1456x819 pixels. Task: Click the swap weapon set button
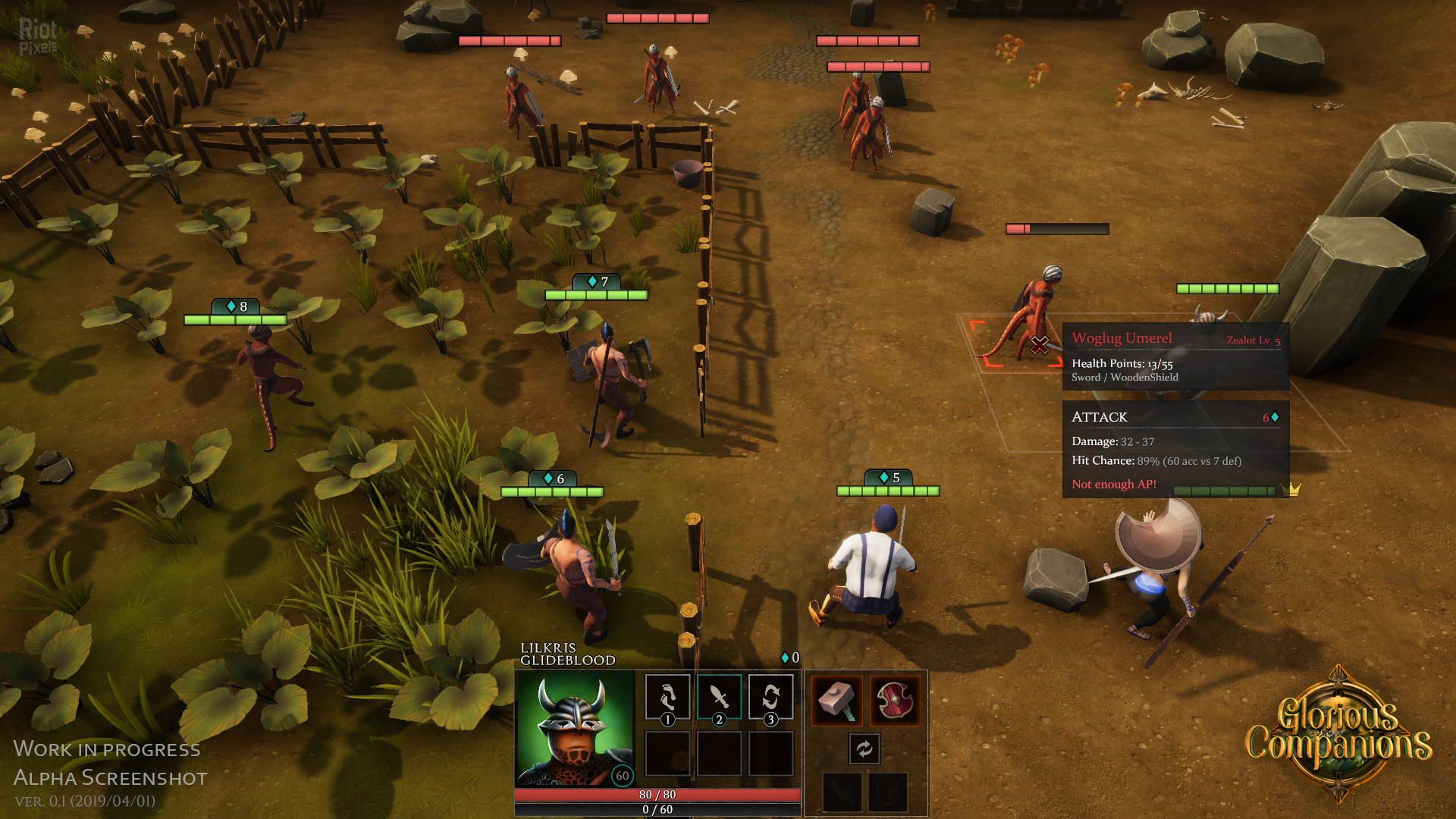864,749
